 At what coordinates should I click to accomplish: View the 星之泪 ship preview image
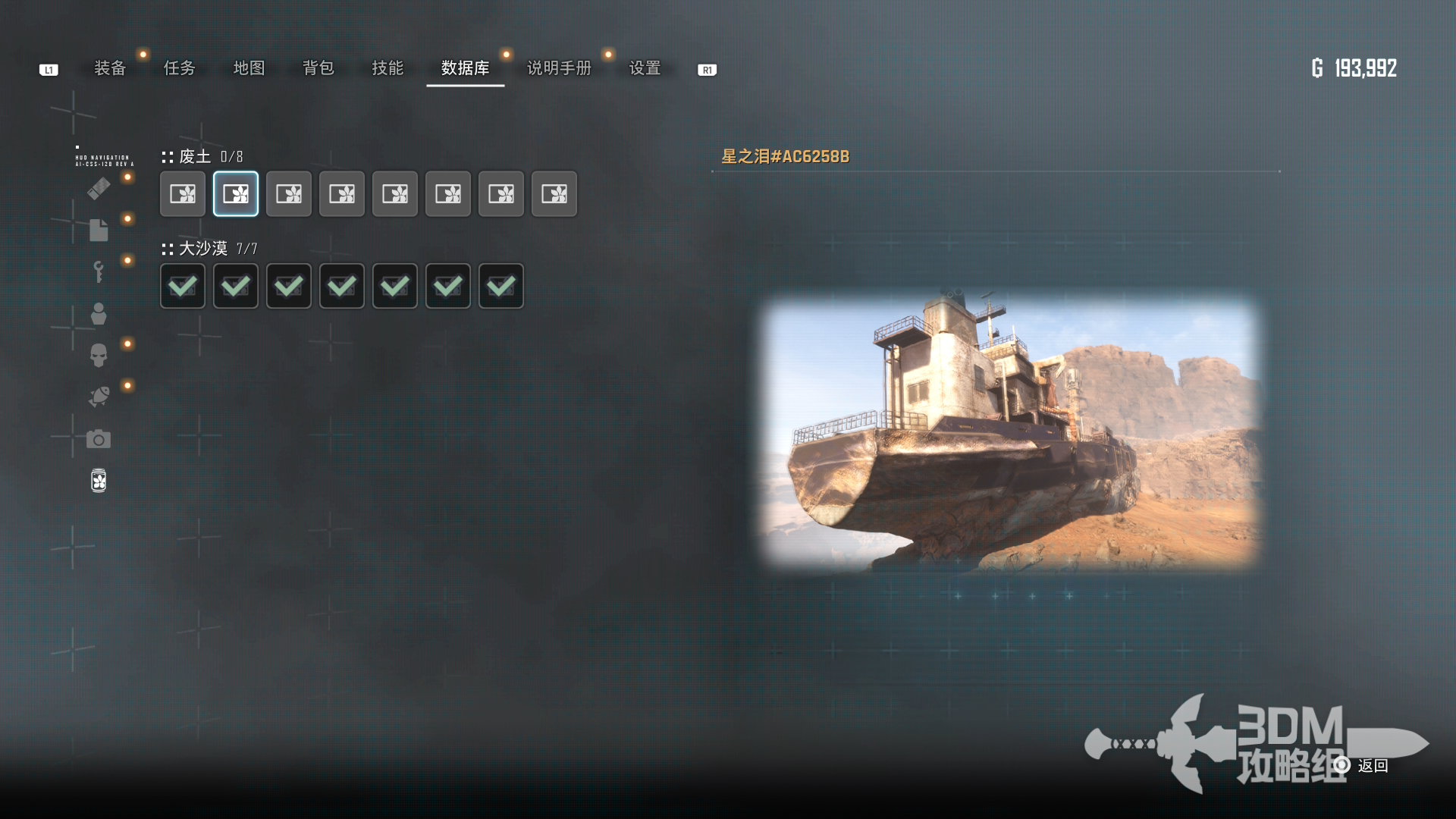pyautogui.click(x=1010, y=434)
